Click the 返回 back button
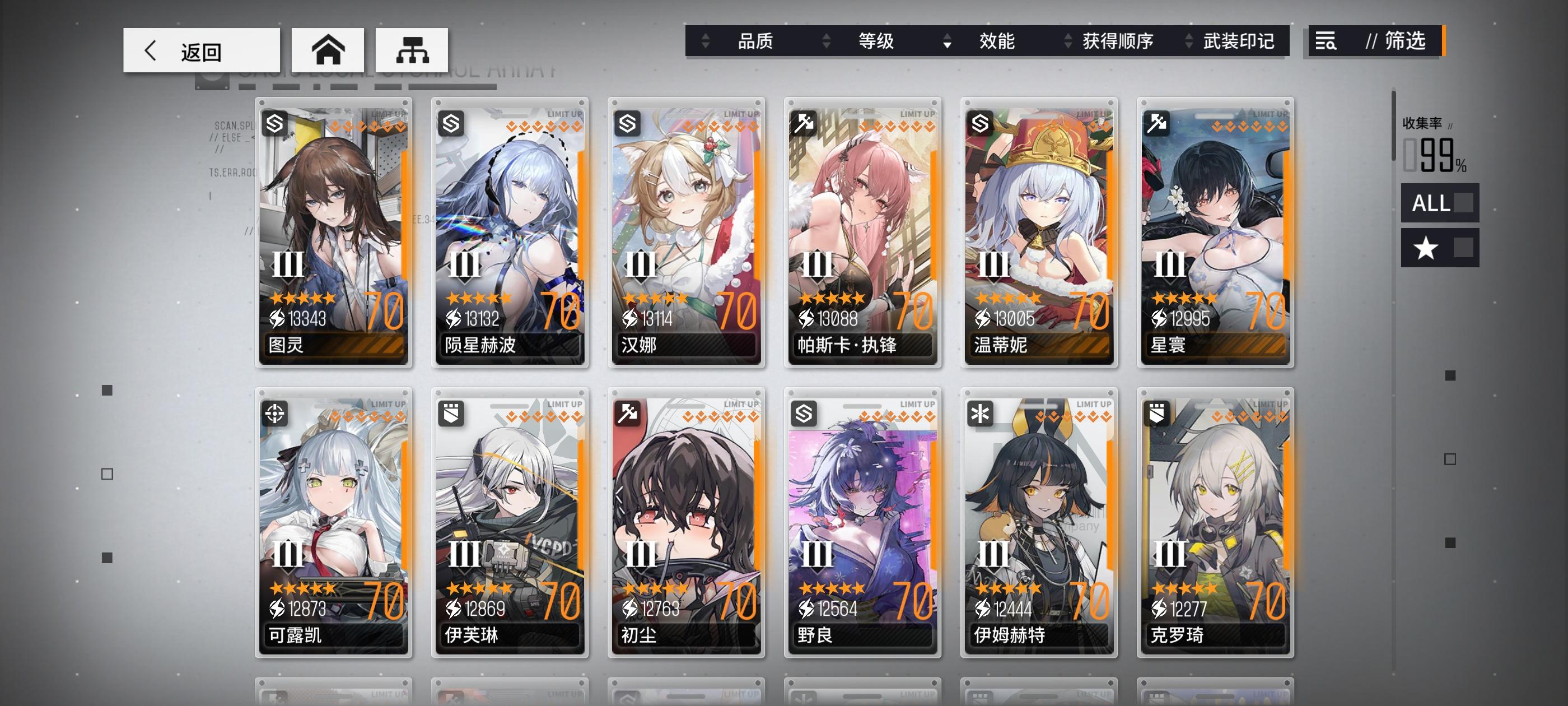The width and height of the screenshot is (1568, 706). pos(202,50)
